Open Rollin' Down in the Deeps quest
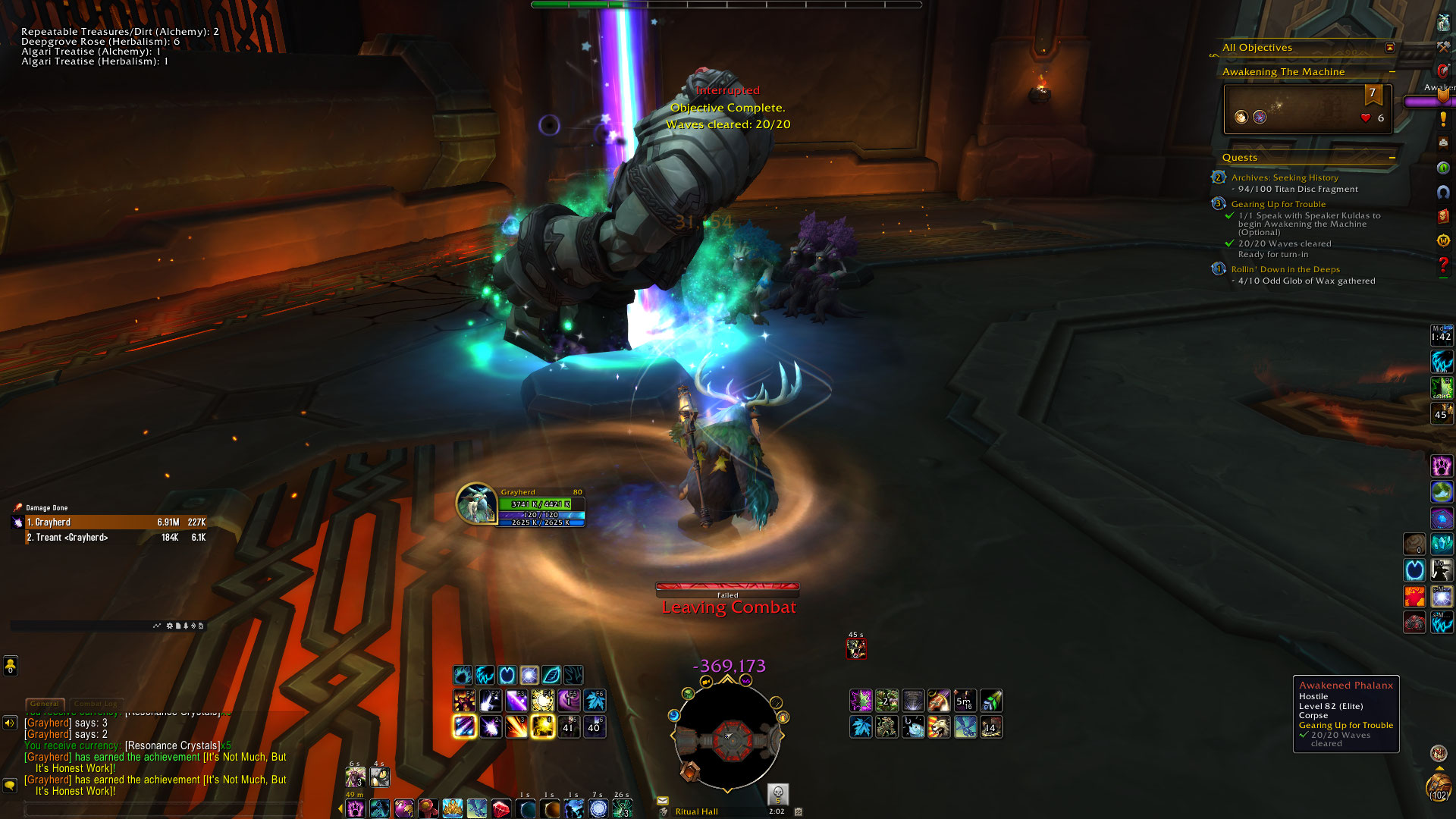Viewport: 1456px width, 819px height. (1285, 269)
